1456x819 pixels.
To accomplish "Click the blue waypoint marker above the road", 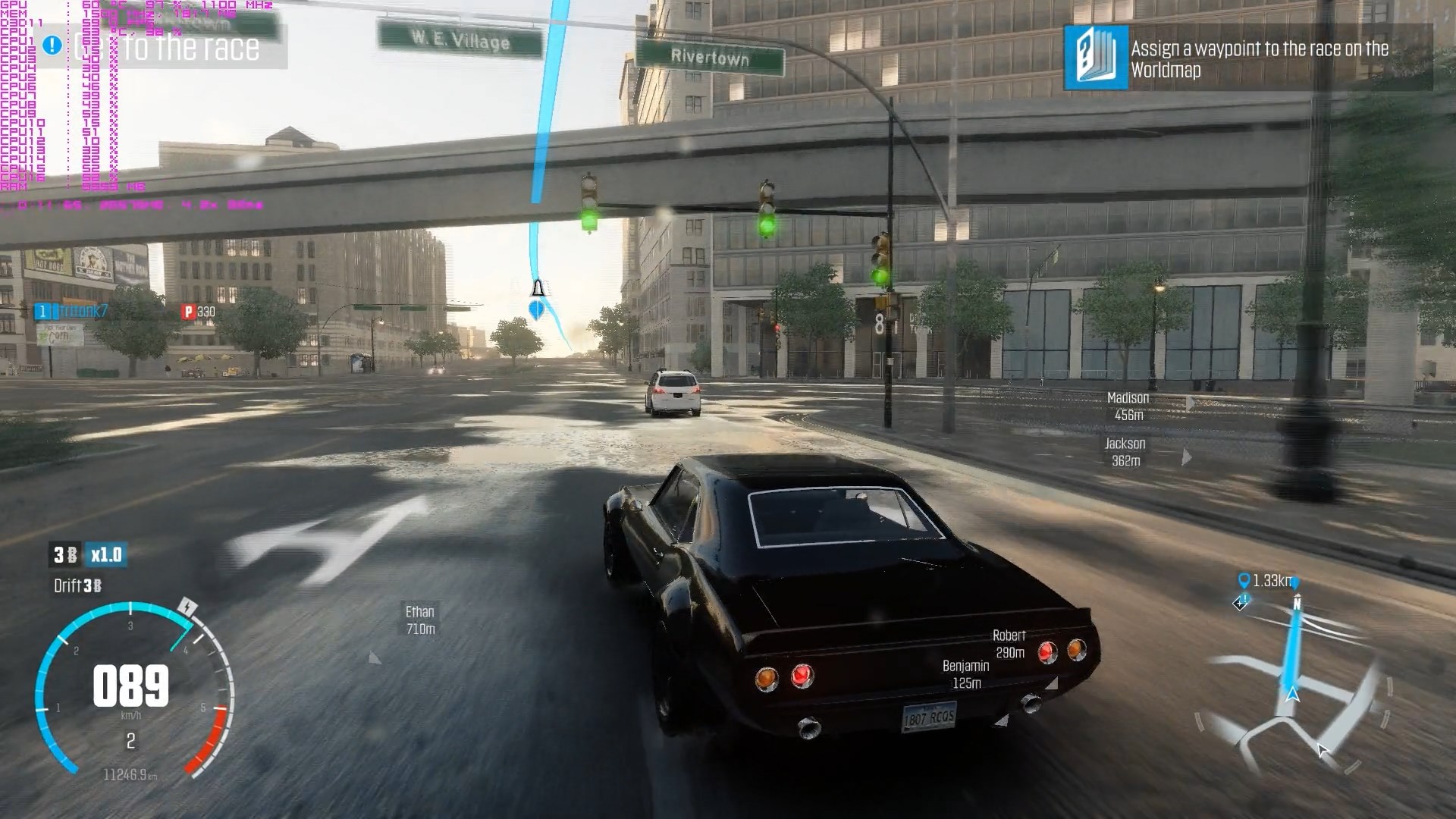I will pos(537,308).
